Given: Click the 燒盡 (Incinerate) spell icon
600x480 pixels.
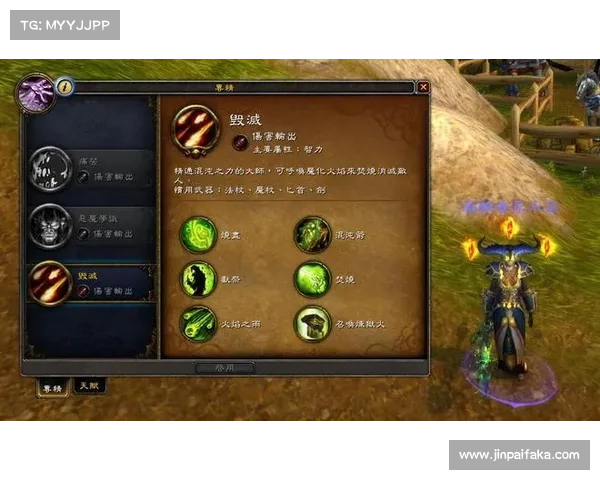Looking at the screenshot, I should (197, 234).
